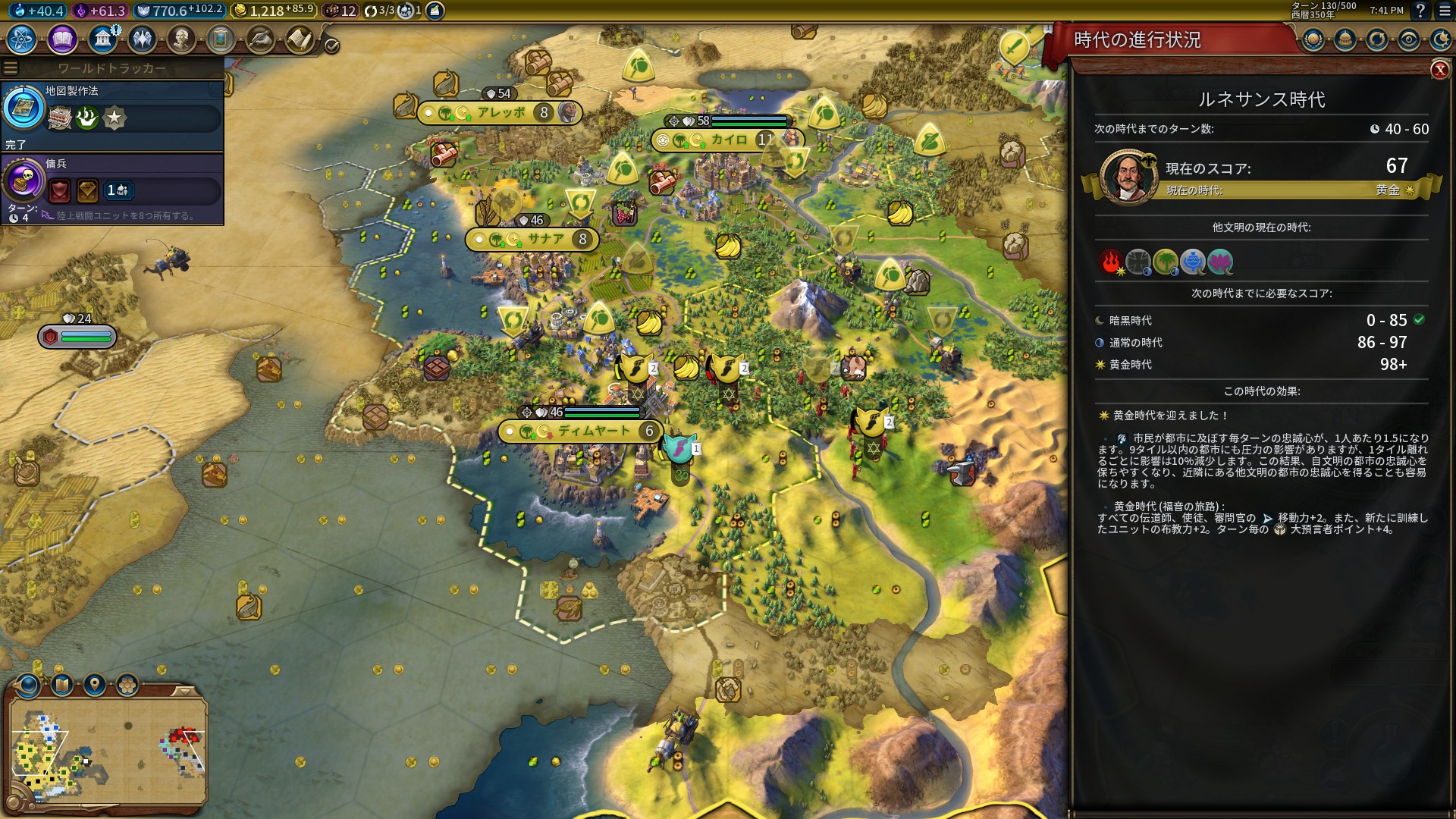This screenshot has width=1456, height=819.
Task: Close the 時代の進行状況 panel
Action: coord(1439,71)
